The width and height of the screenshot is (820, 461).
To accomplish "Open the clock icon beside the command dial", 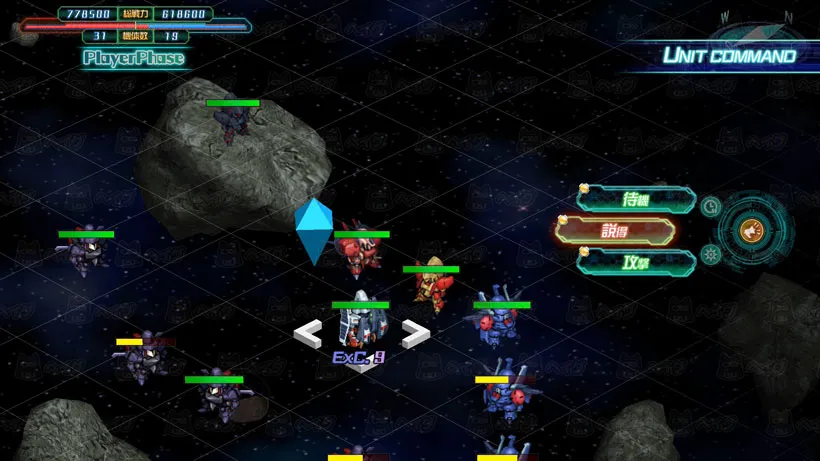I will coord(710,206).
